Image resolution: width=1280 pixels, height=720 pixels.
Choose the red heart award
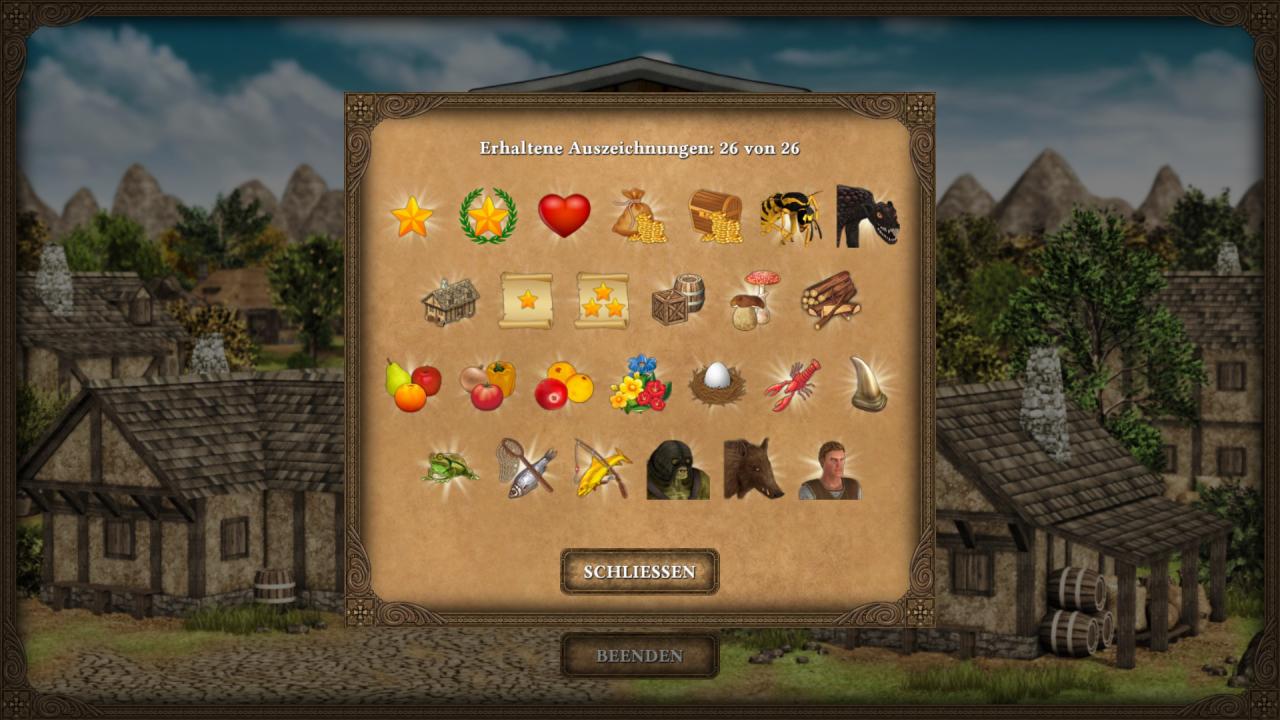(x=564, y=215)
